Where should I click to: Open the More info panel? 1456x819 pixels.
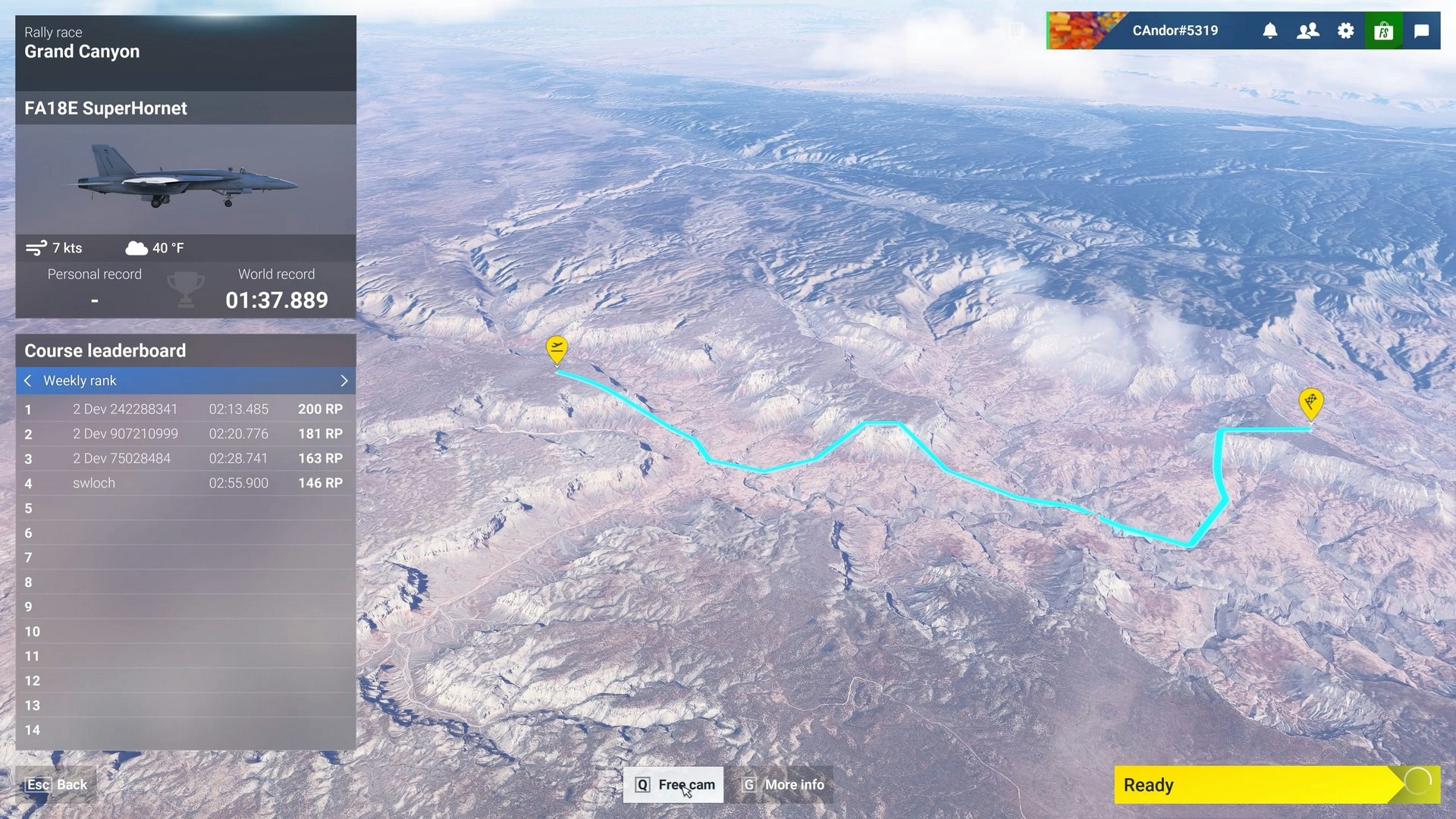[x=783, y=785]
